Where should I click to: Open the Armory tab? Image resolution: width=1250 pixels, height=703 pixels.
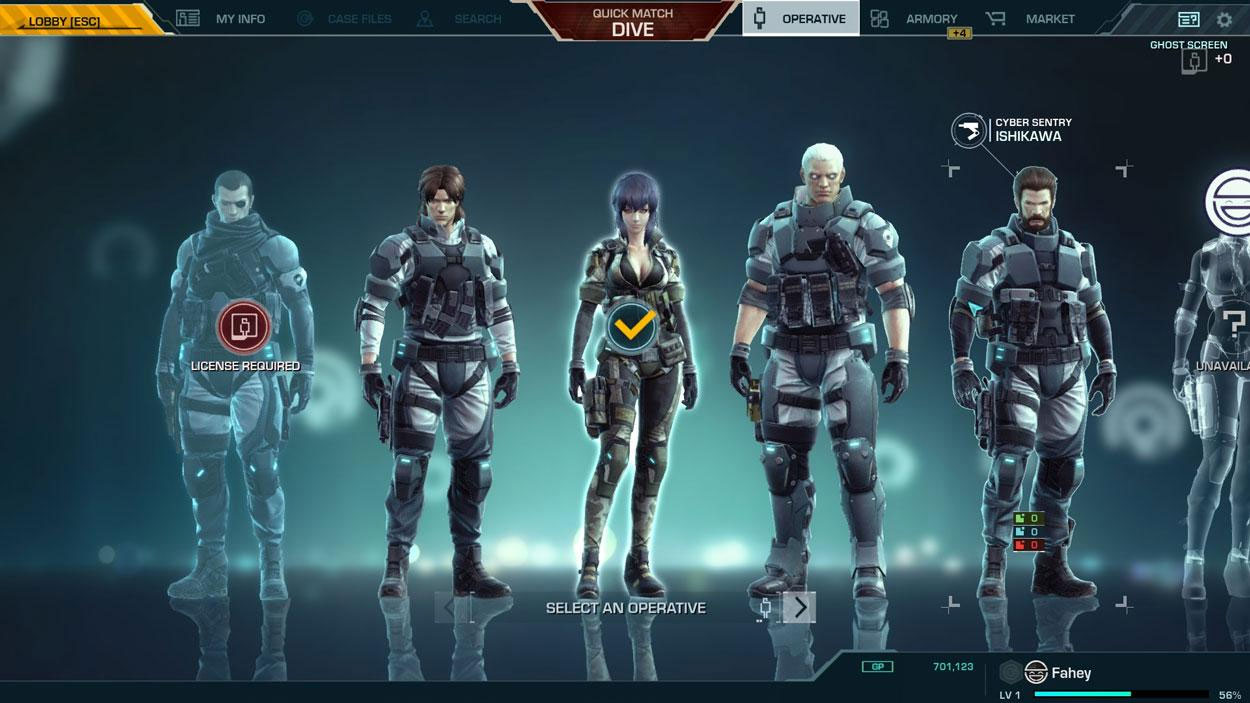(x=915, y=19)
